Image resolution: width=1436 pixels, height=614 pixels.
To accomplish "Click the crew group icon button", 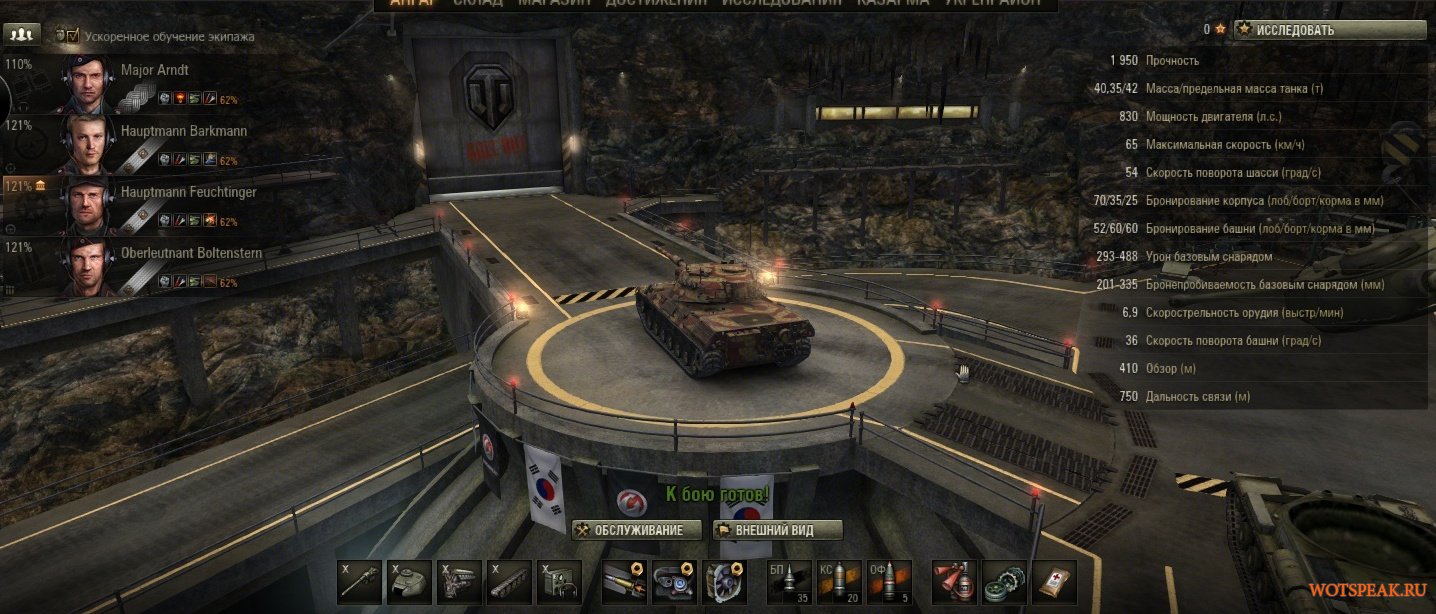I will 21,34.
